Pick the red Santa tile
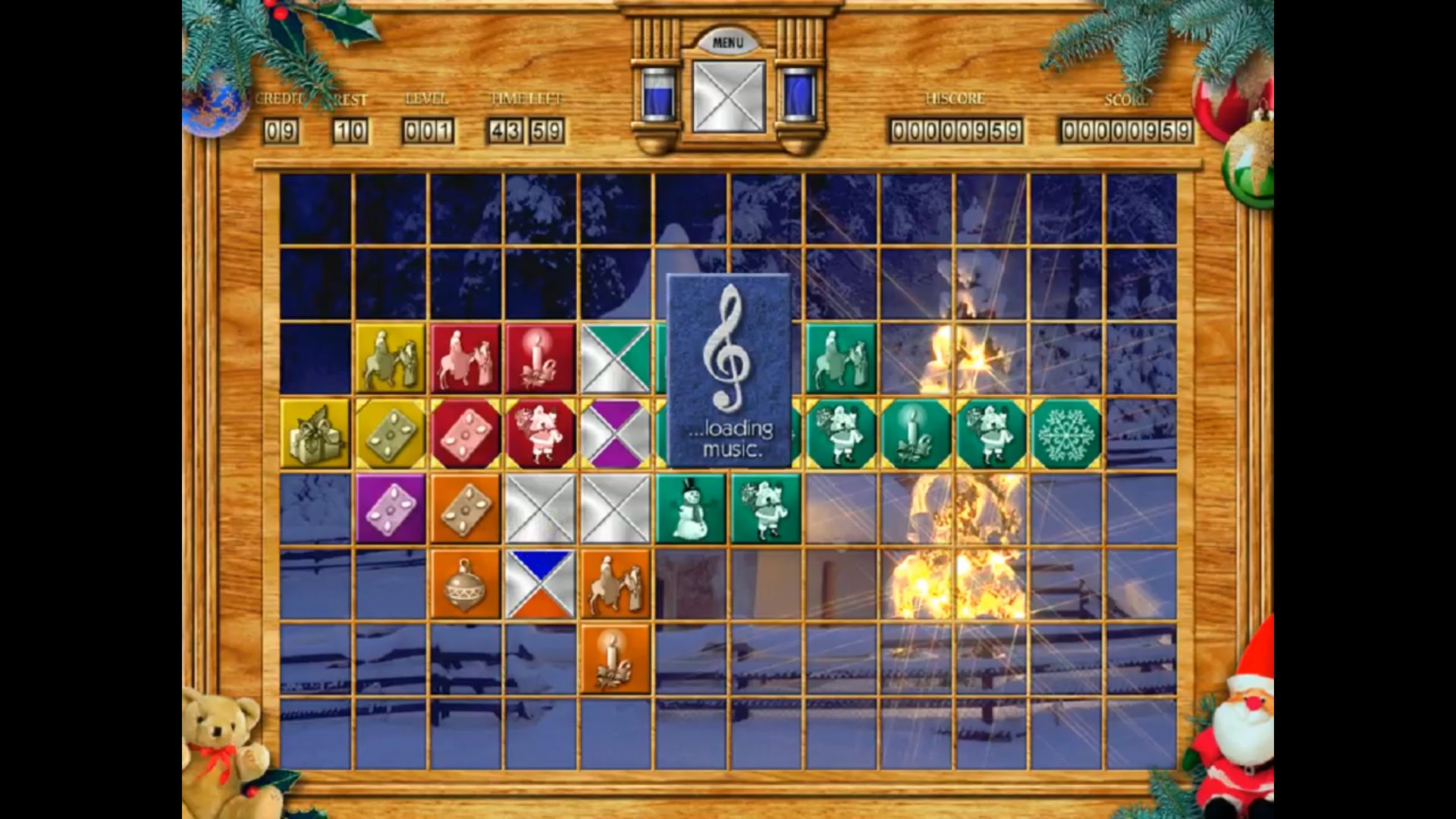The width and height of the screenshot is (1456, 819). 541,434
